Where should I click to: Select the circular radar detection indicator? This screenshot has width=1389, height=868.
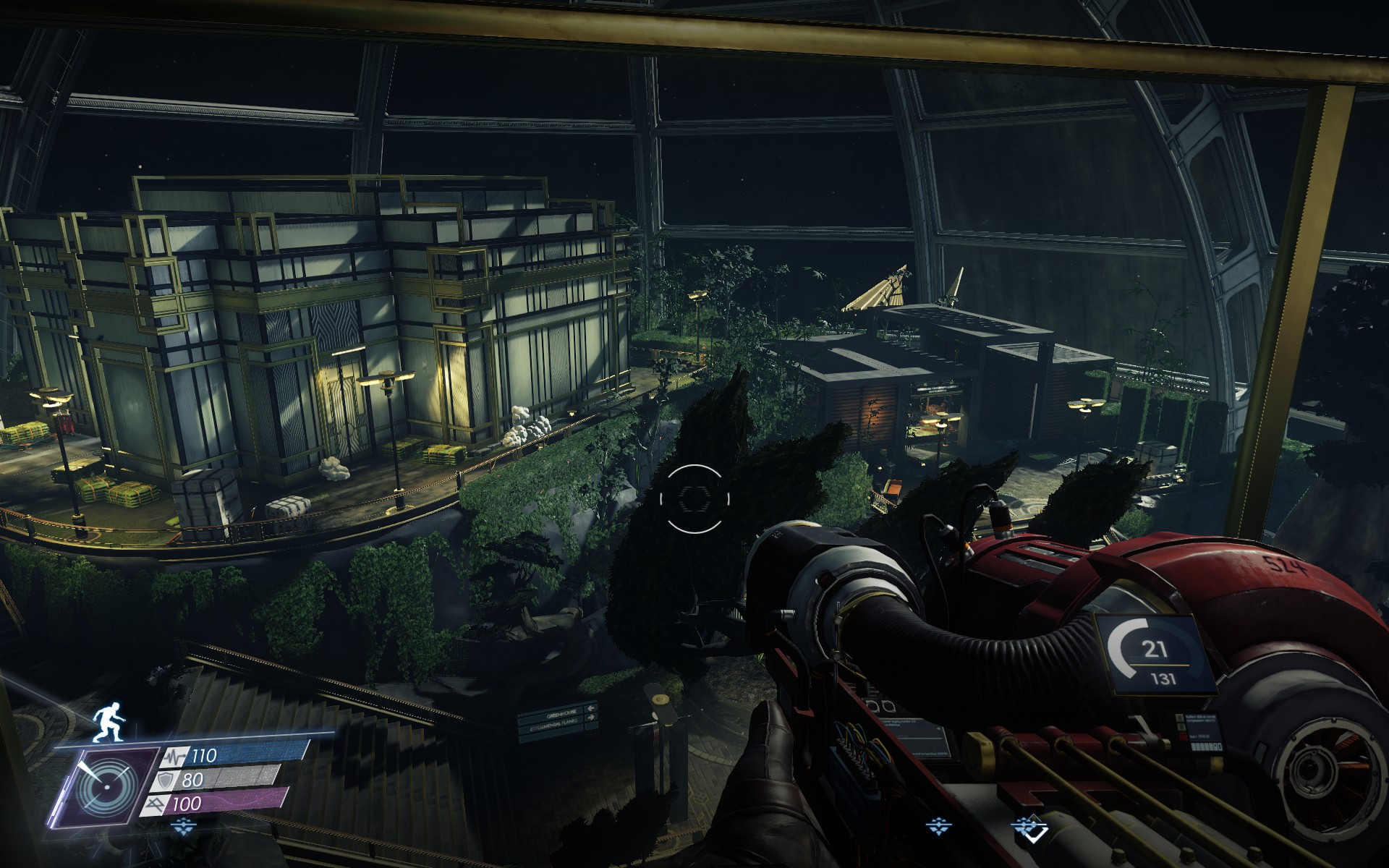point(110,786)
